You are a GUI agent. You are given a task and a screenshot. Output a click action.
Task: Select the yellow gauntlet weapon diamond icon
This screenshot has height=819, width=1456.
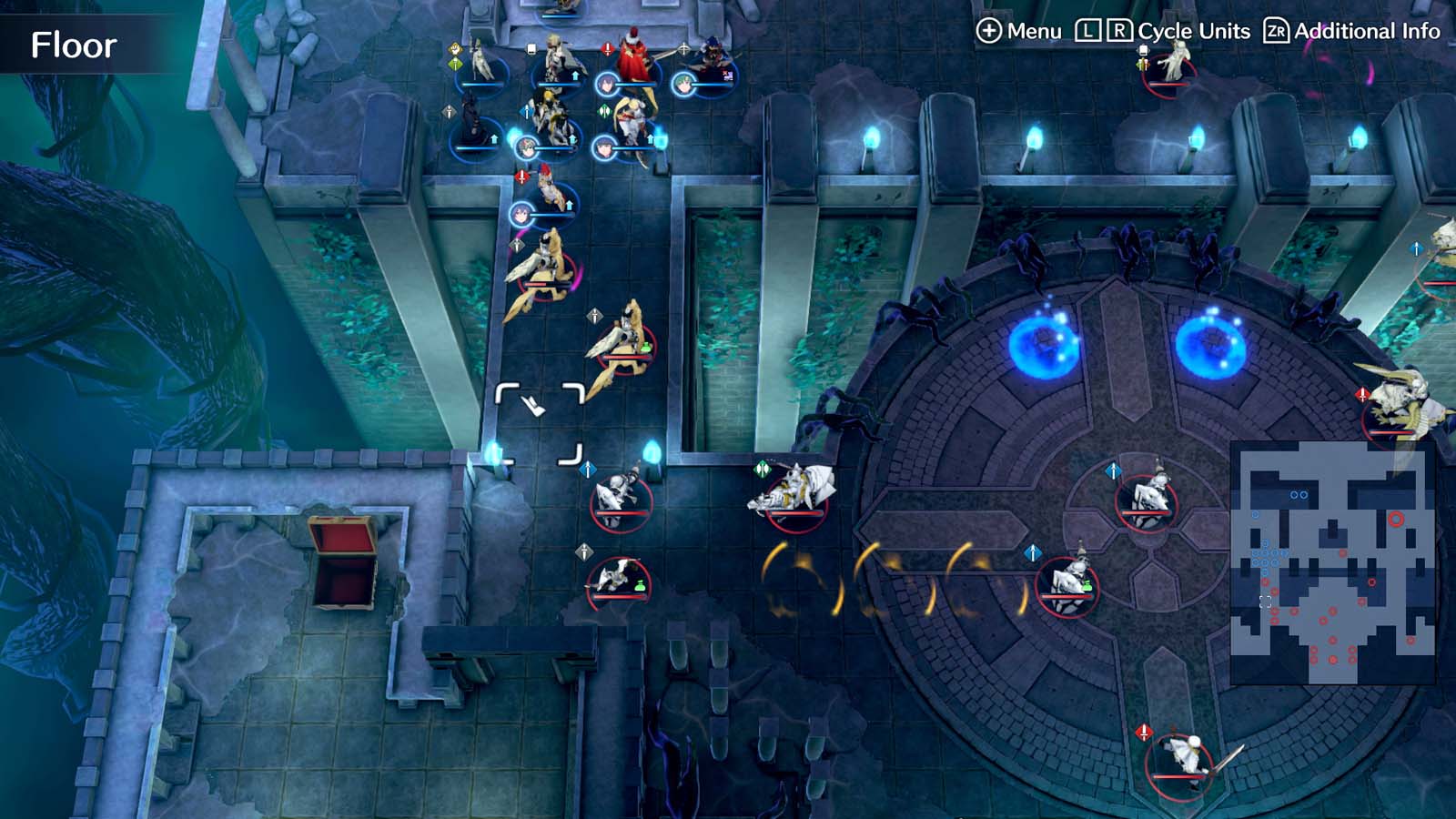[453, 49]
